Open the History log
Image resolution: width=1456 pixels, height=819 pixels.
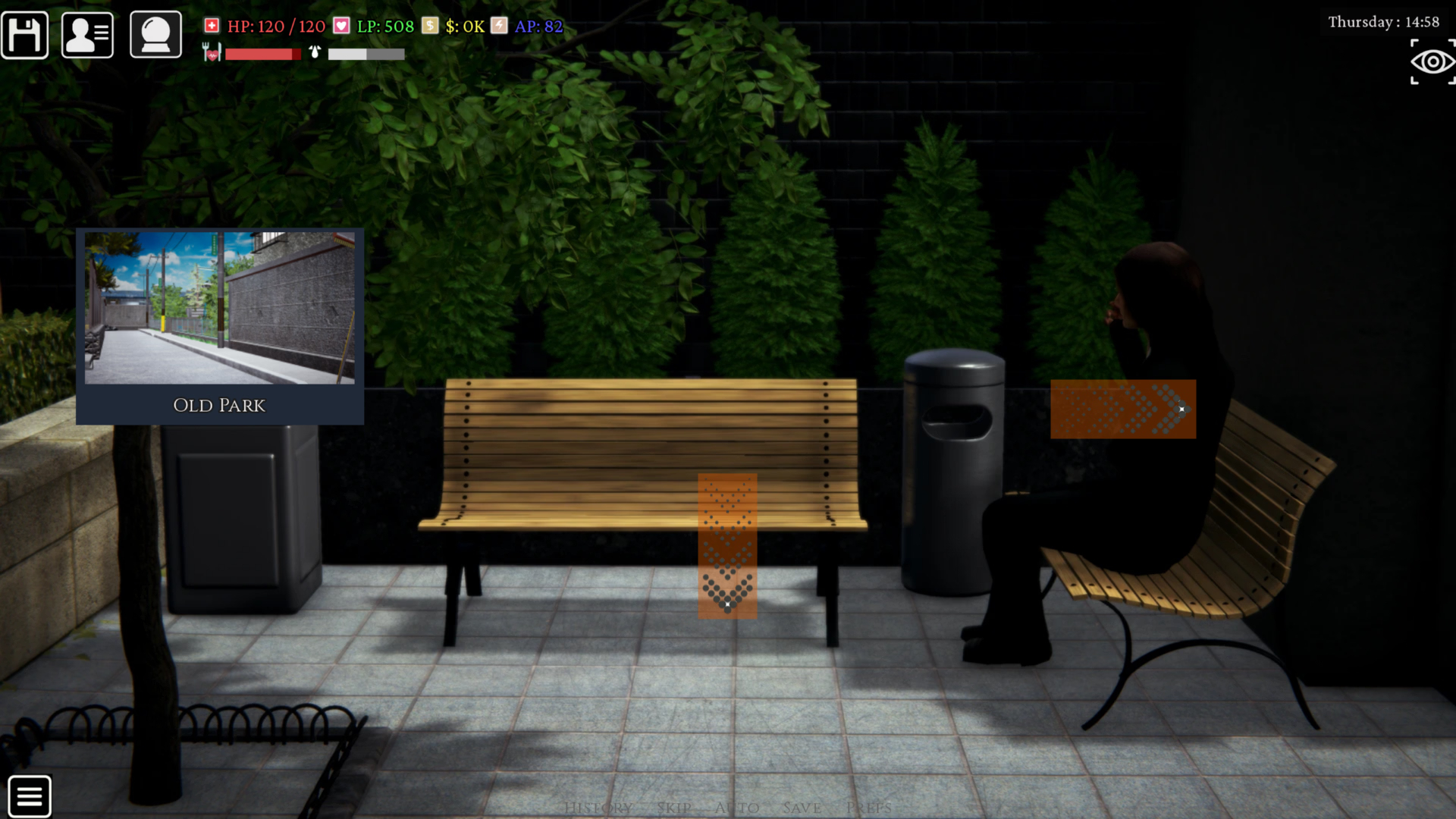pyautogui.click(x=598, y=808)
